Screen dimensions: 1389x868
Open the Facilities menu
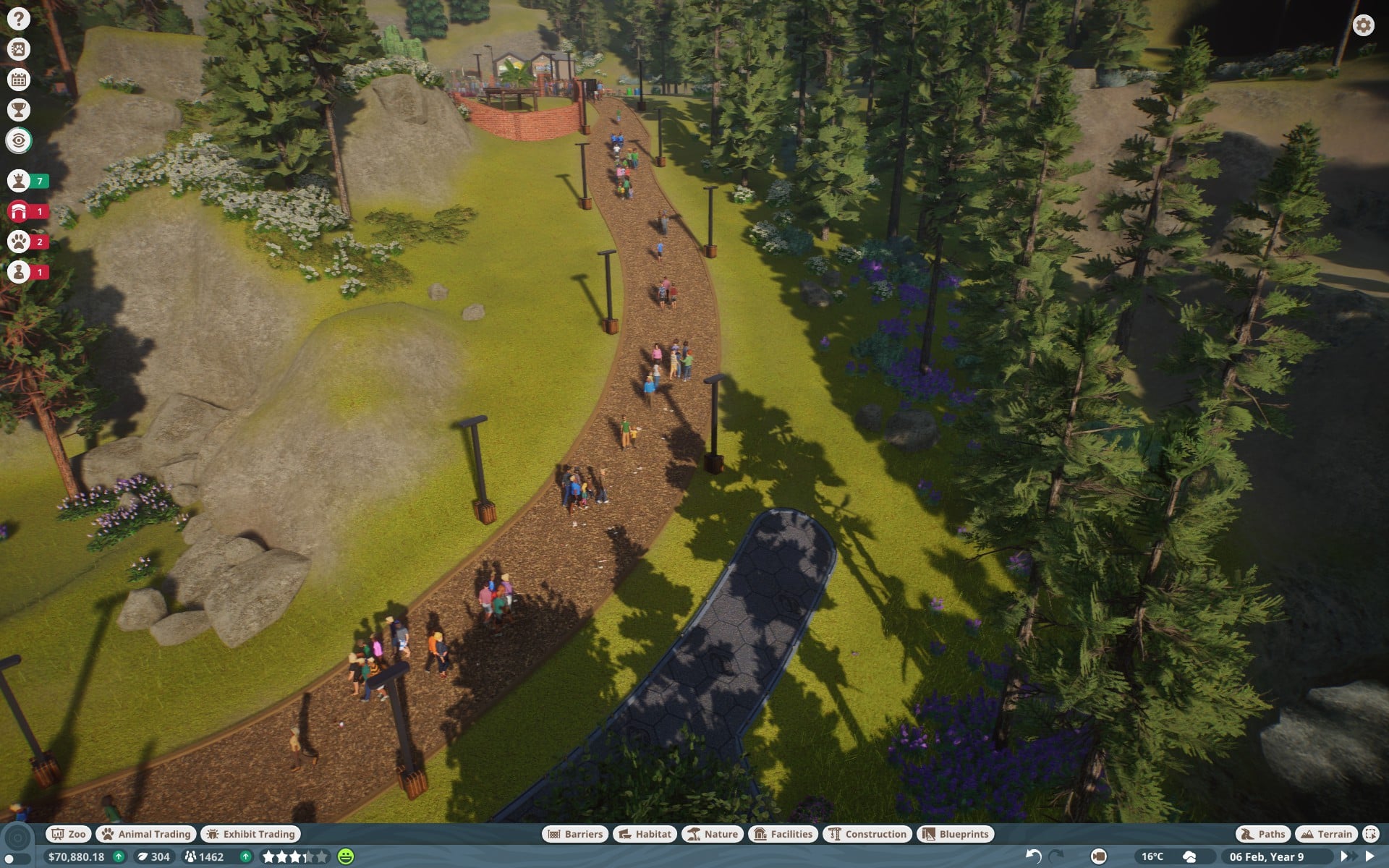pyautogui.click(x=783, y=834)
